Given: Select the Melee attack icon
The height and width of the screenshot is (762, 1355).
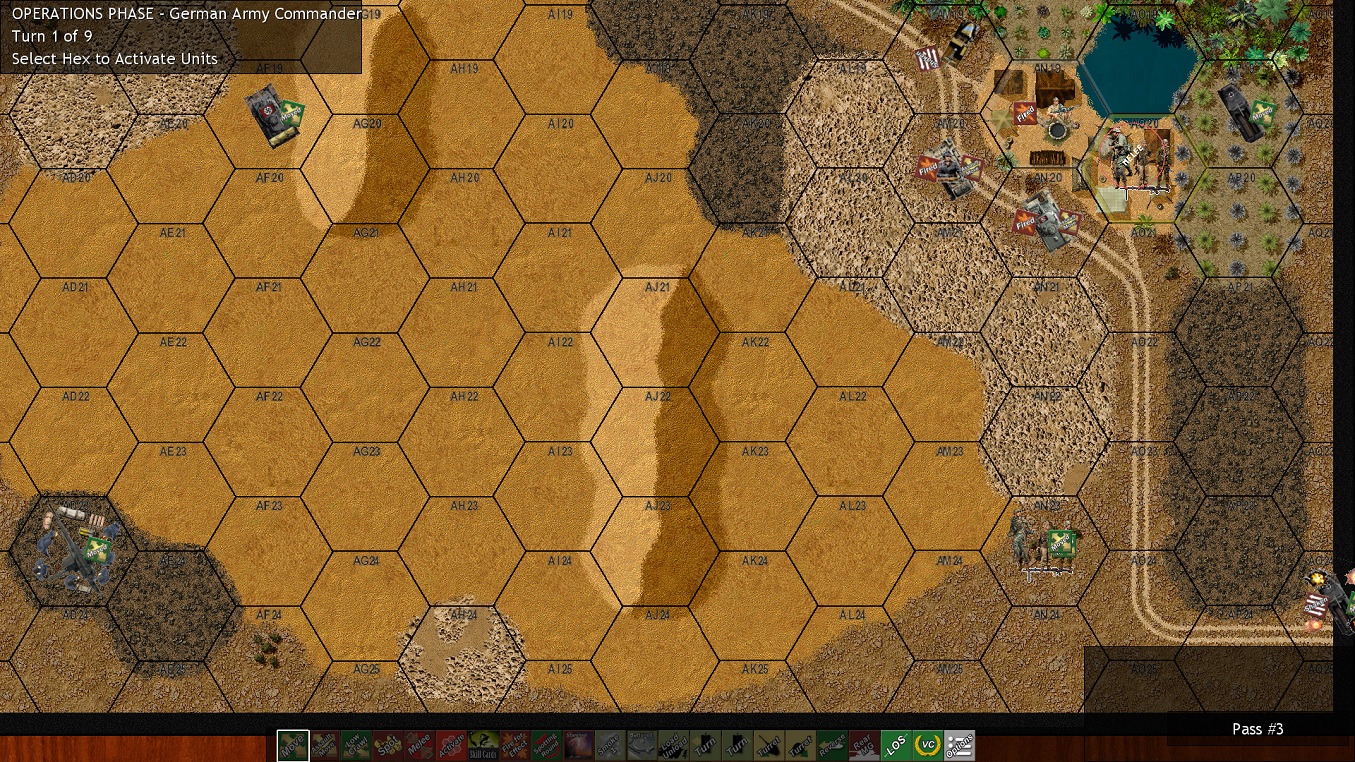Looking at the screenshot, I should click(x=419, y=746).
